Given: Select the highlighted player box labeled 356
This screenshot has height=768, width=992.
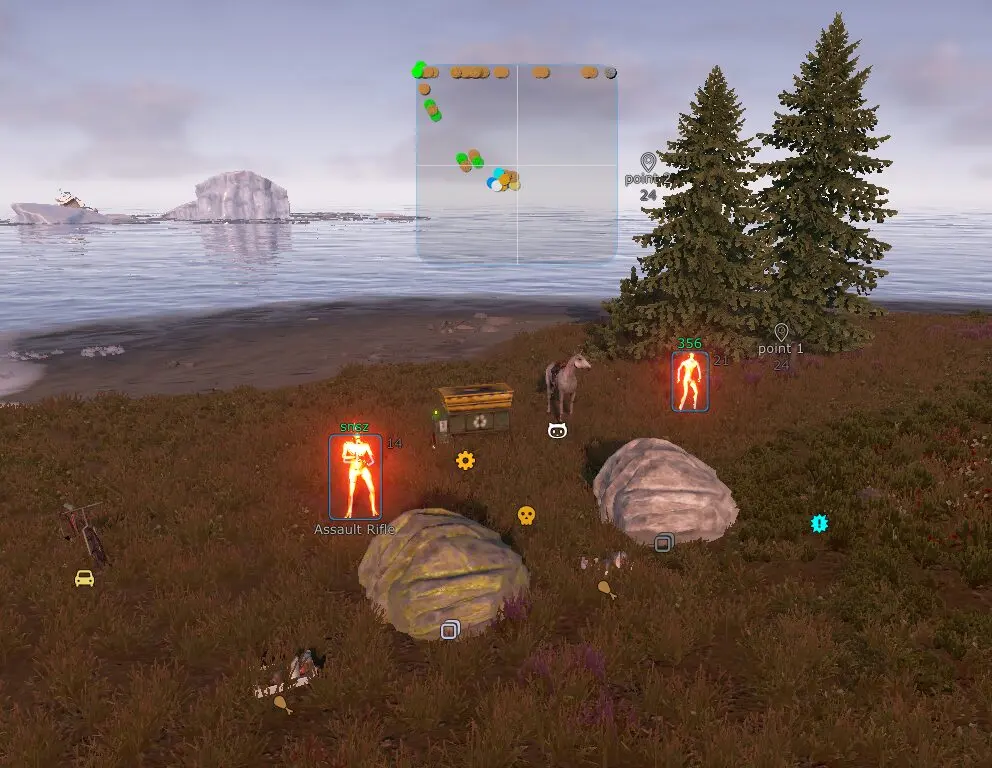Looking at the screenshot, I should [690, 381].
